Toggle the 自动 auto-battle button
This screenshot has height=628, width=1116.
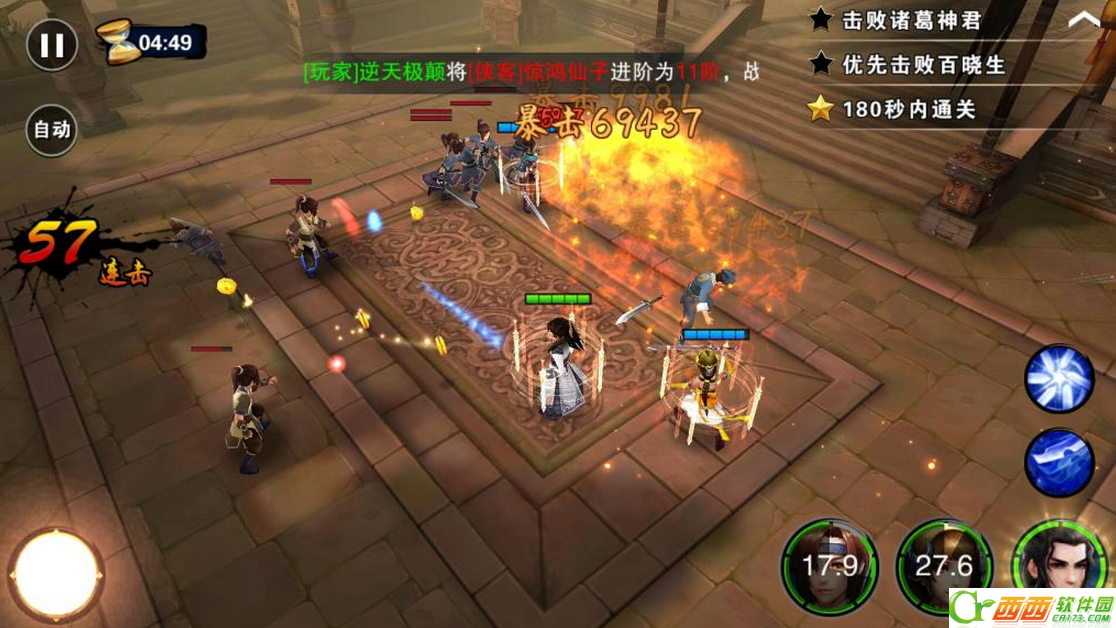(x=52, y=129)
